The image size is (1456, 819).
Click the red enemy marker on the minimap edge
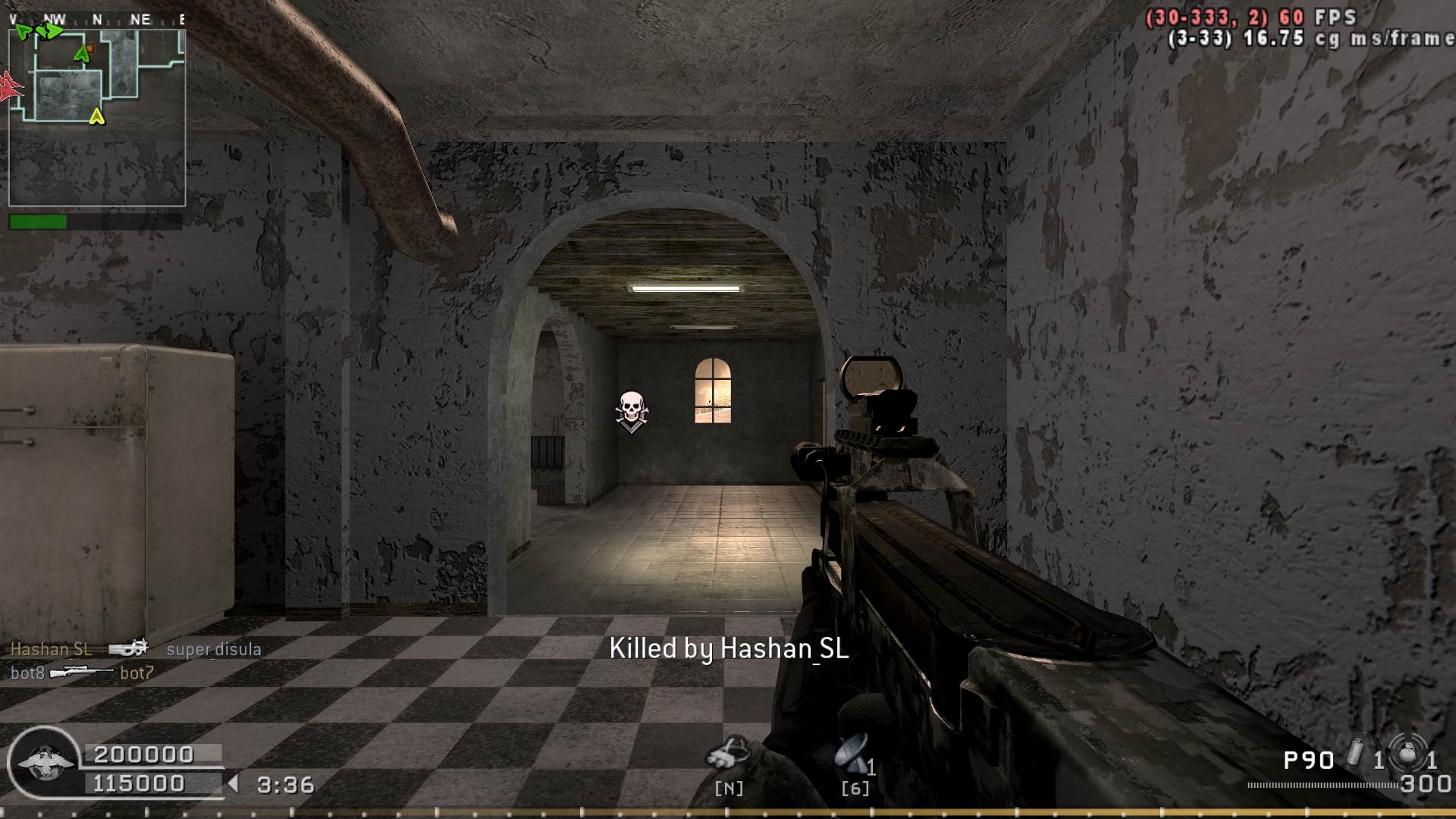9,86
